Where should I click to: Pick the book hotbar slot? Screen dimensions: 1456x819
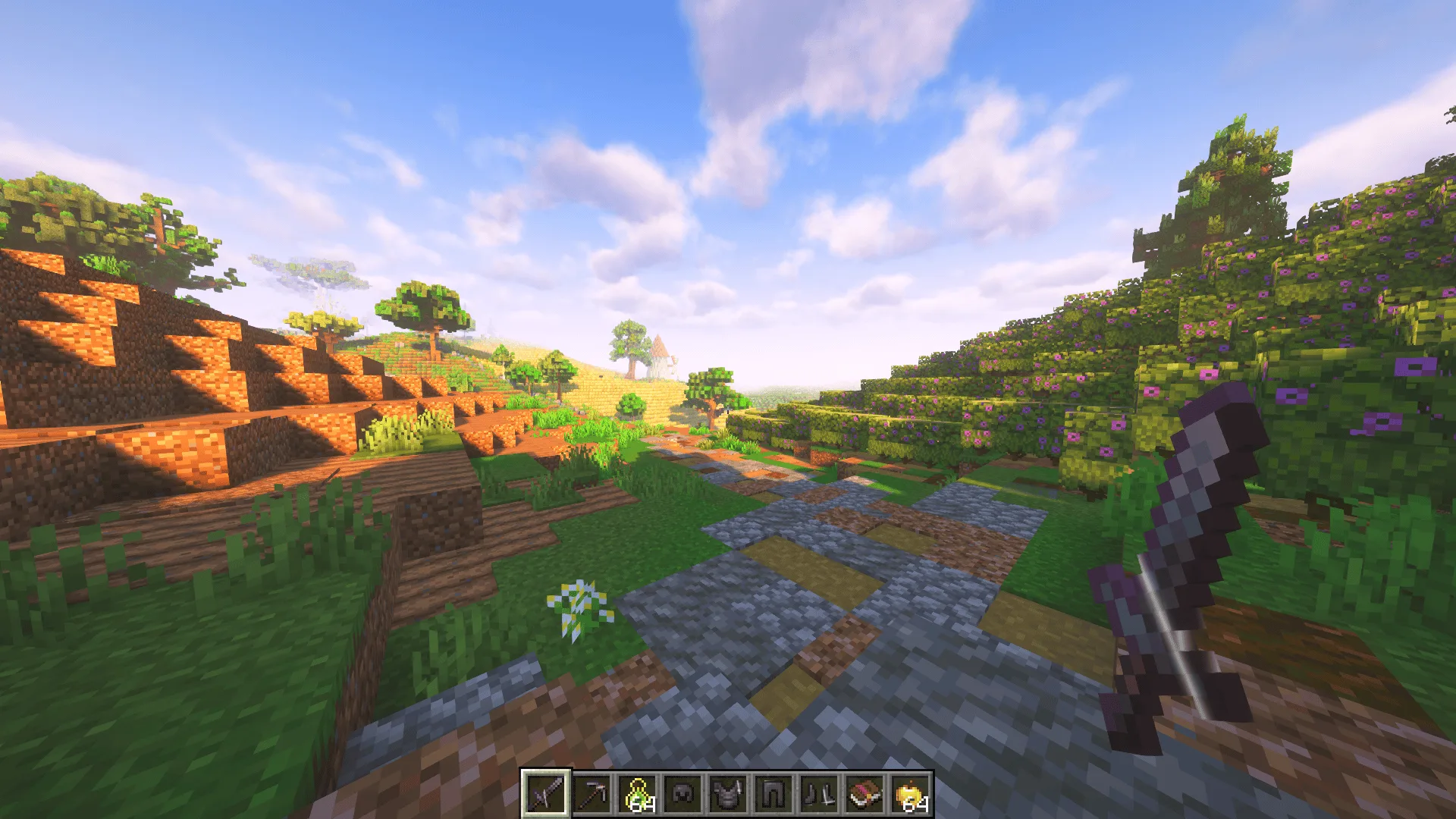pyautogui.click(x=864, y=794)
